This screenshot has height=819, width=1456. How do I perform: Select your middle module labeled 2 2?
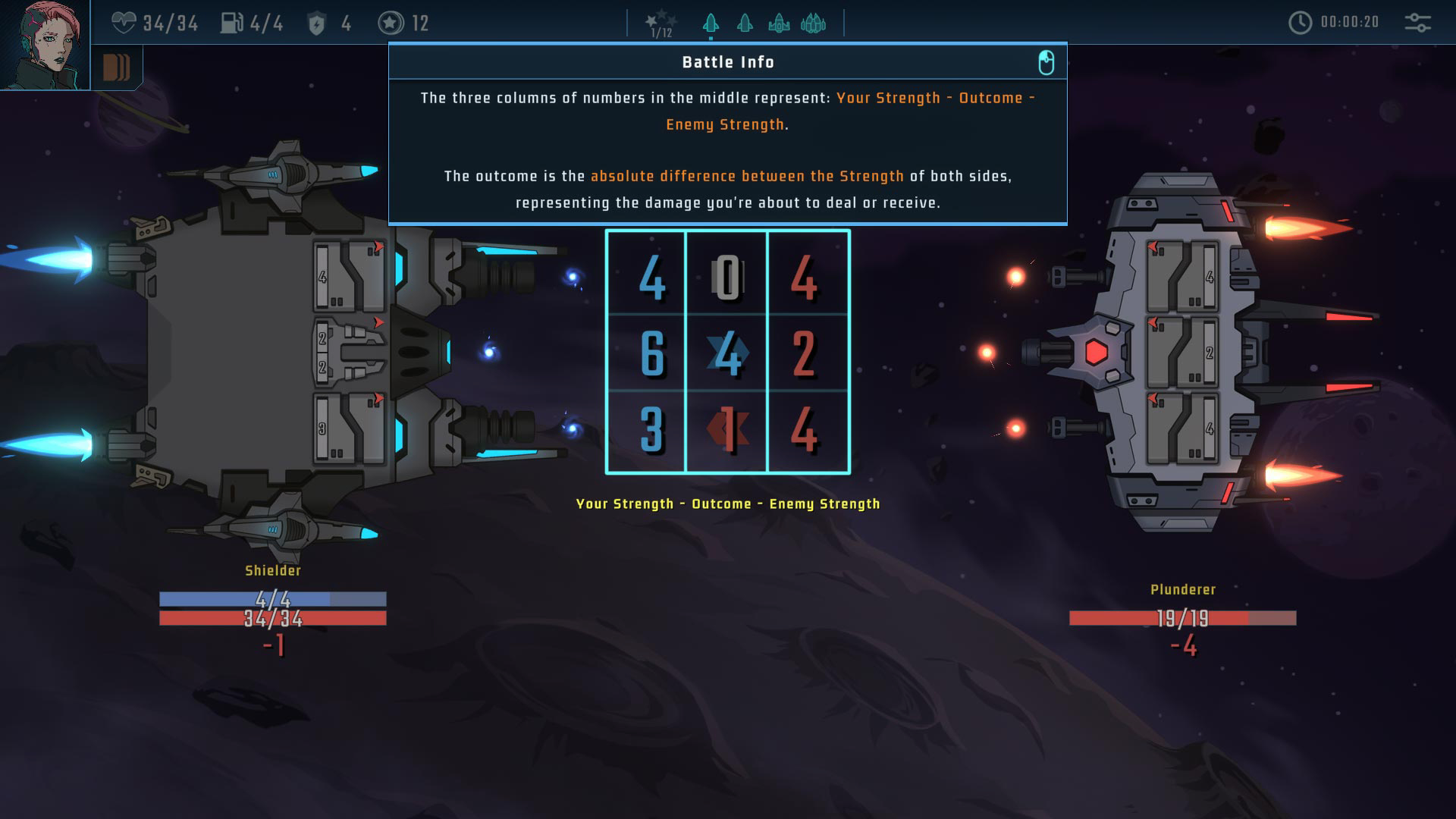coord(350,353)
